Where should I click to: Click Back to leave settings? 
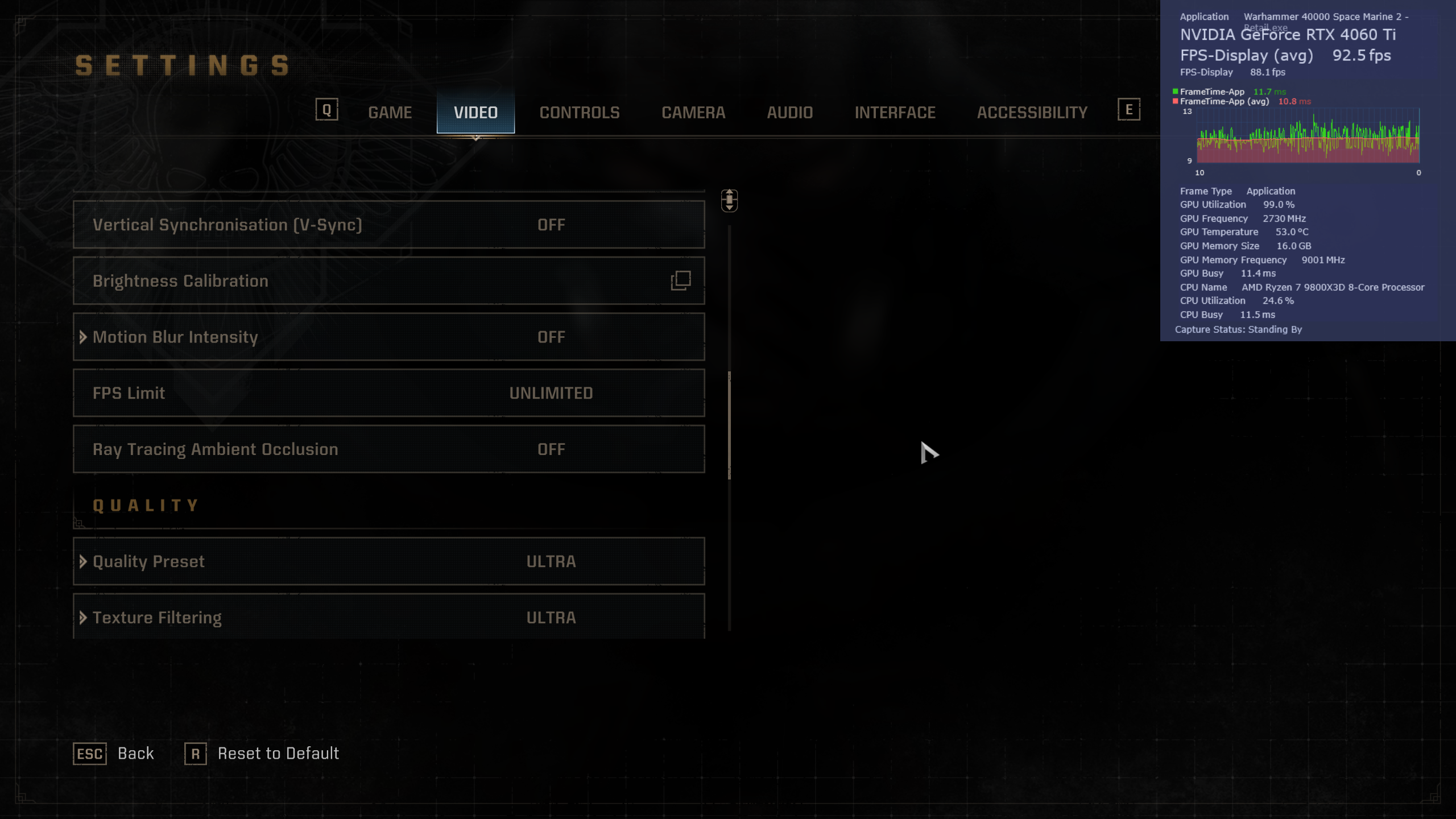tap(114, 754)
